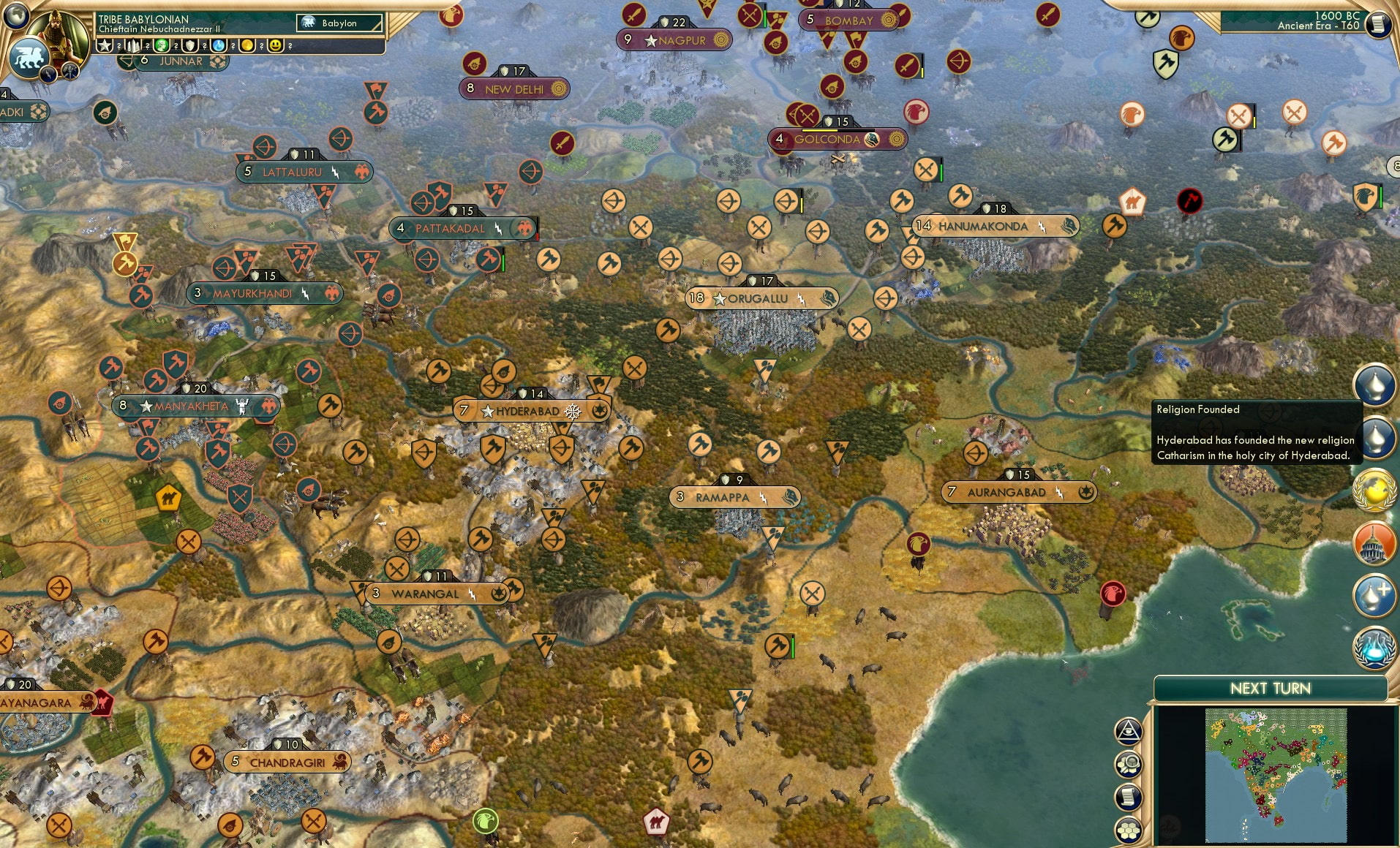
Task: Toggle the map options eye icon near the minimap
Action: pyautogui.click(x=1129, y=729)
